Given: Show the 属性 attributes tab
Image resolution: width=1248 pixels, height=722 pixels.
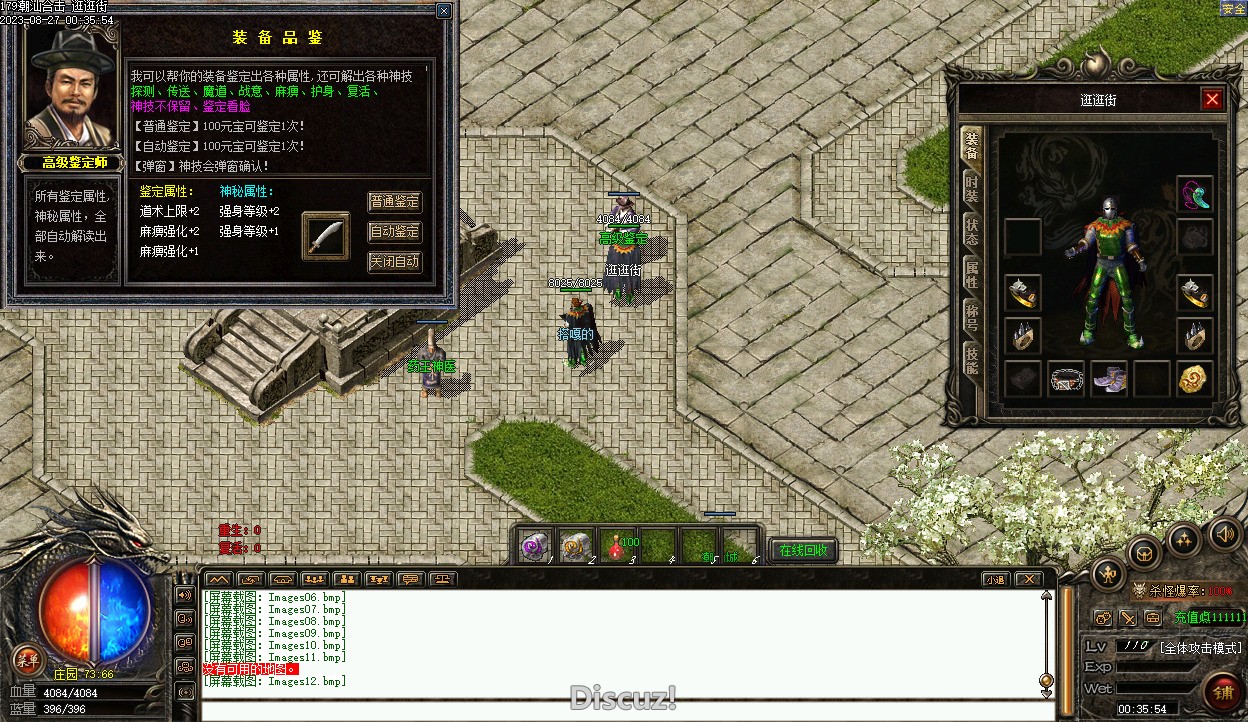Looking at the screenshot, I should pyautogui.click(x=971, y=274).
